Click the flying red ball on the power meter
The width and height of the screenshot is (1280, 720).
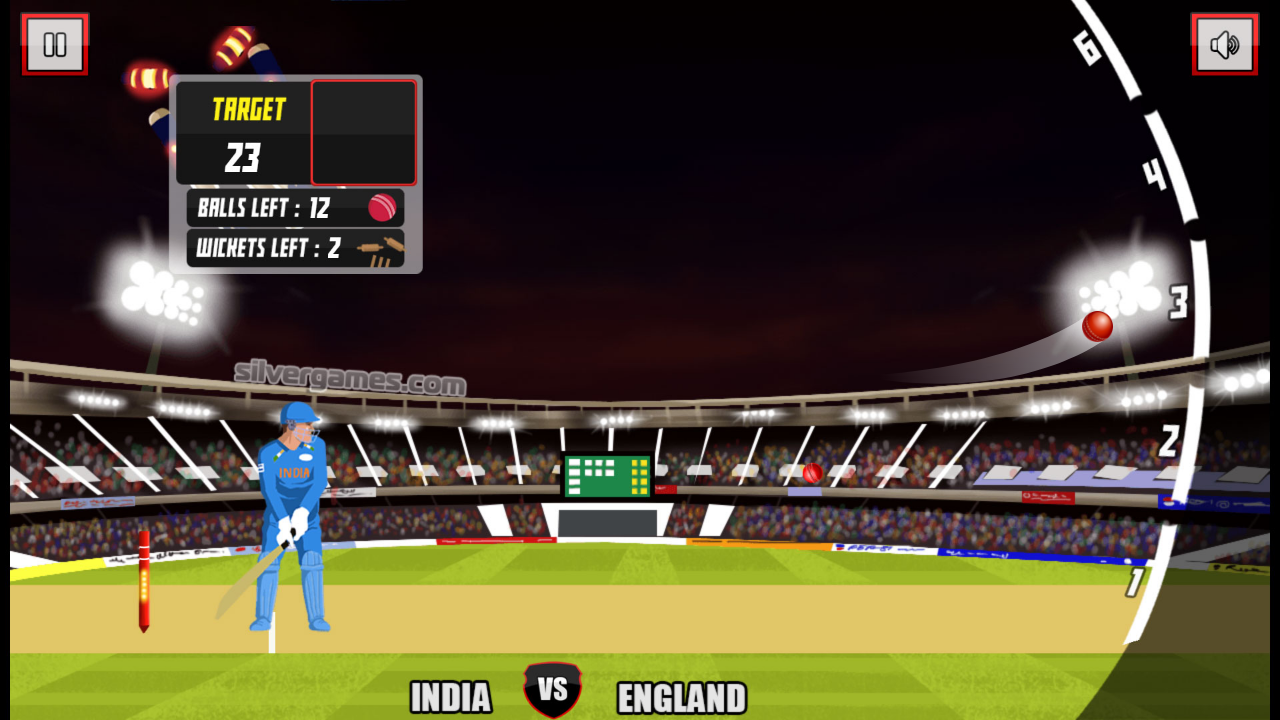coord(1096,327)
